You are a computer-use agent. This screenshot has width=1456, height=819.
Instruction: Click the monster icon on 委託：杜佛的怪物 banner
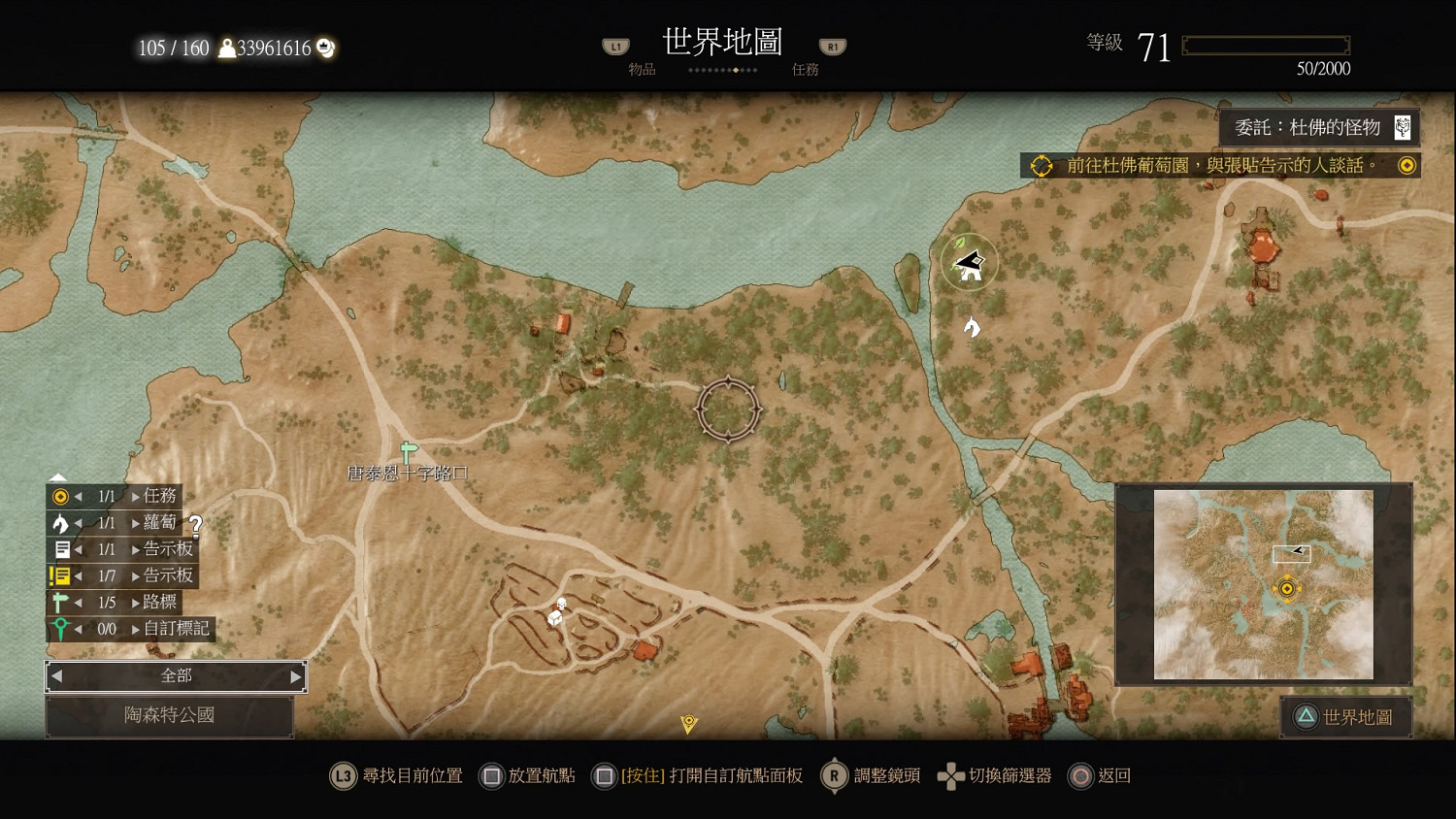click(x=1402, y=126)
